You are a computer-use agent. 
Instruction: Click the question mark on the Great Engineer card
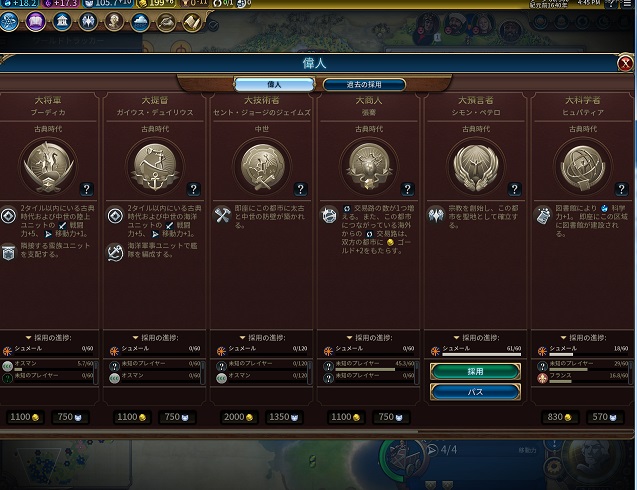coord(301,188)
